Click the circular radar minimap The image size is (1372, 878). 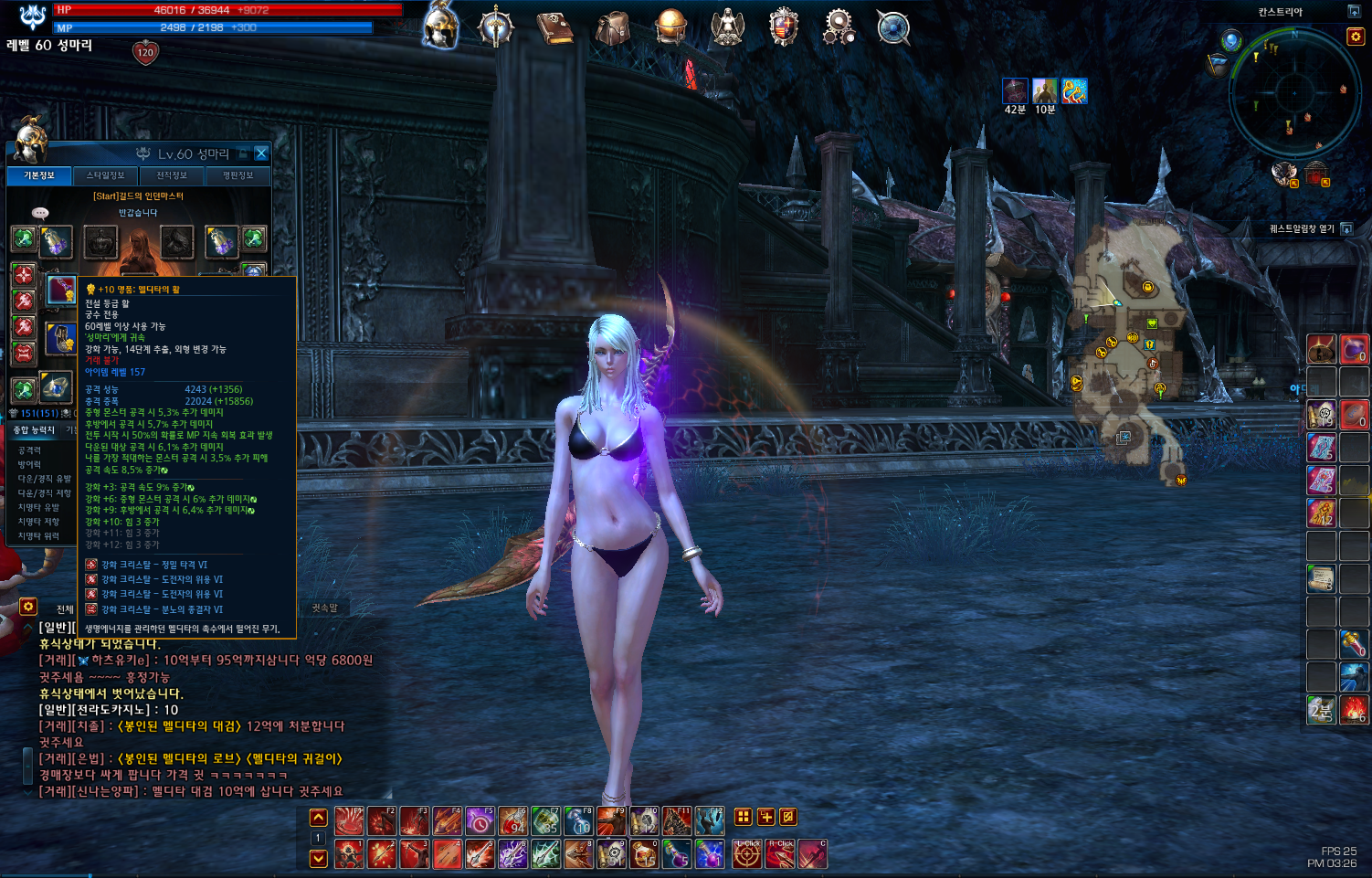1294,91
